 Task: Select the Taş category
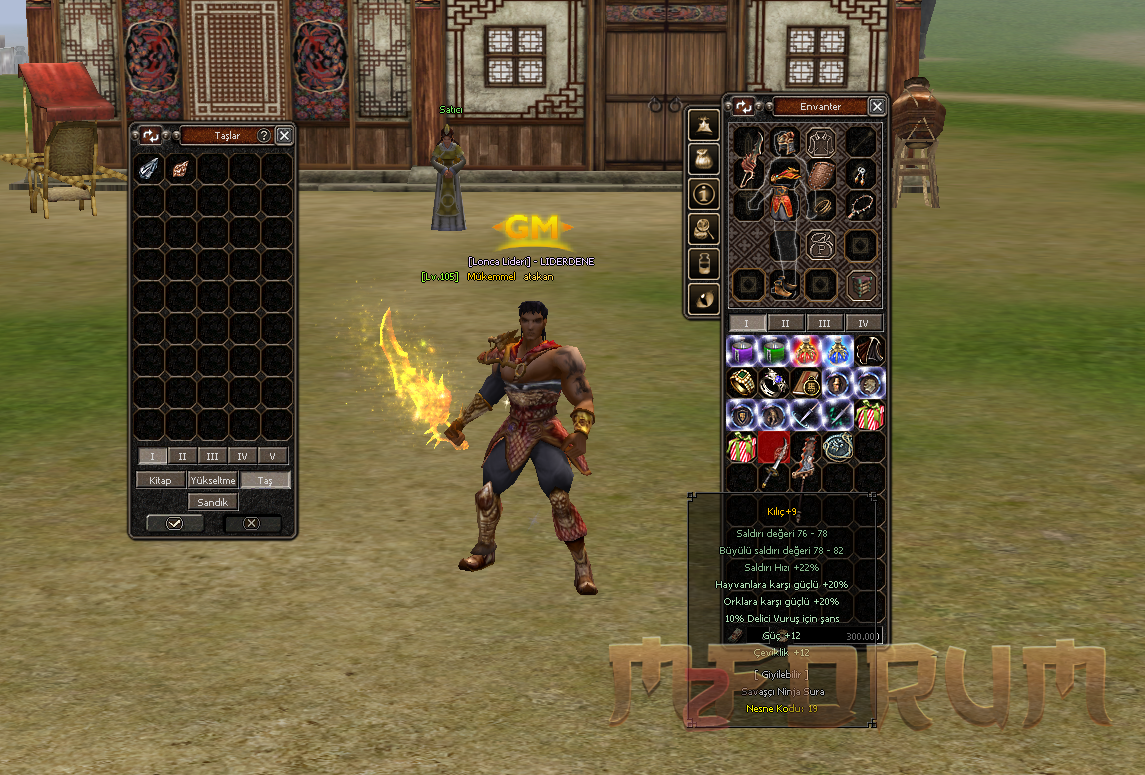click(265, 480)
